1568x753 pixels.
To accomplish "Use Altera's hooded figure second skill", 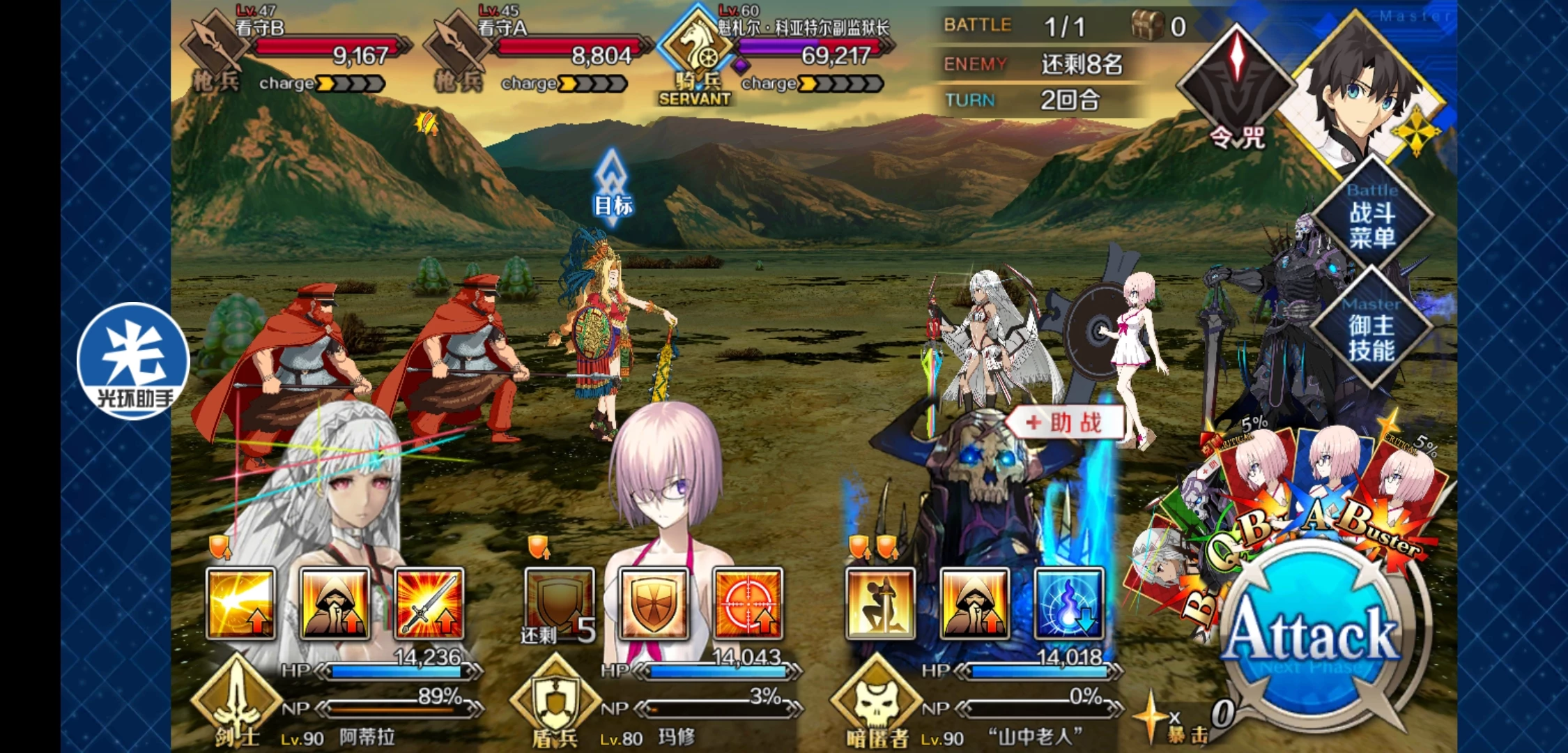I will 335,604.
